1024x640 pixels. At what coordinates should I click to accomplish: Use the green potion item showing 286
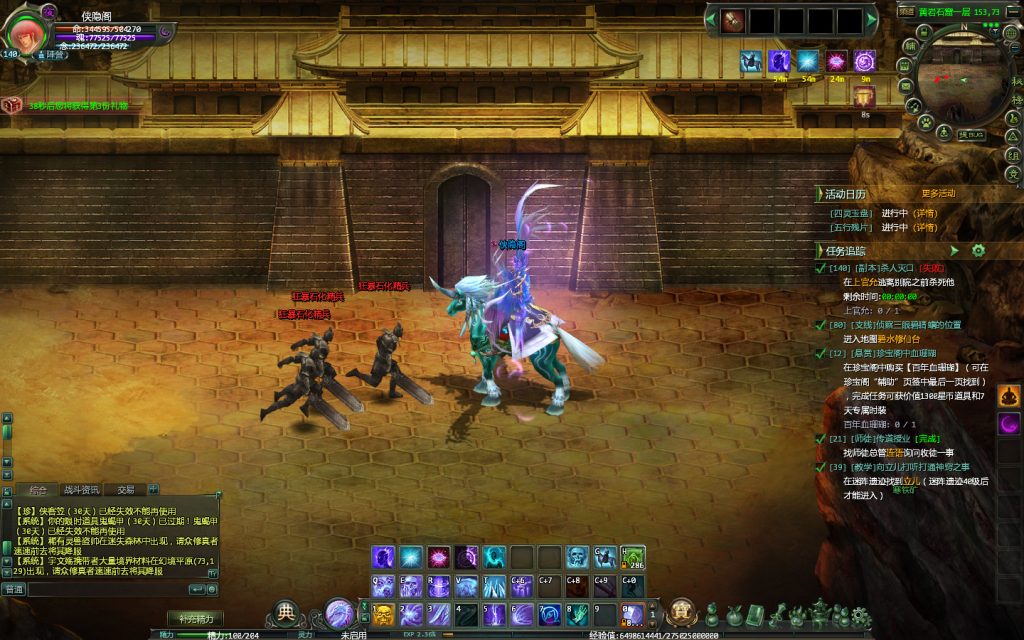pyautogui.click(x=632, y=558)
